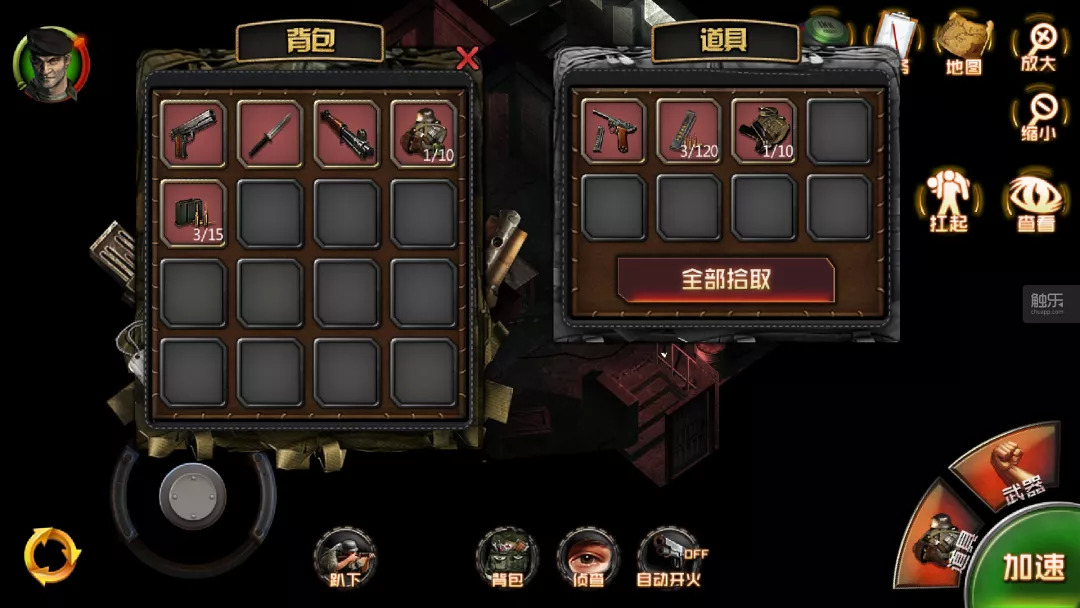The width and height of the screenshot is (1080, 608).
Task: Select the Luger pistol in the loot panel
Action: click(x=613, y=131)
